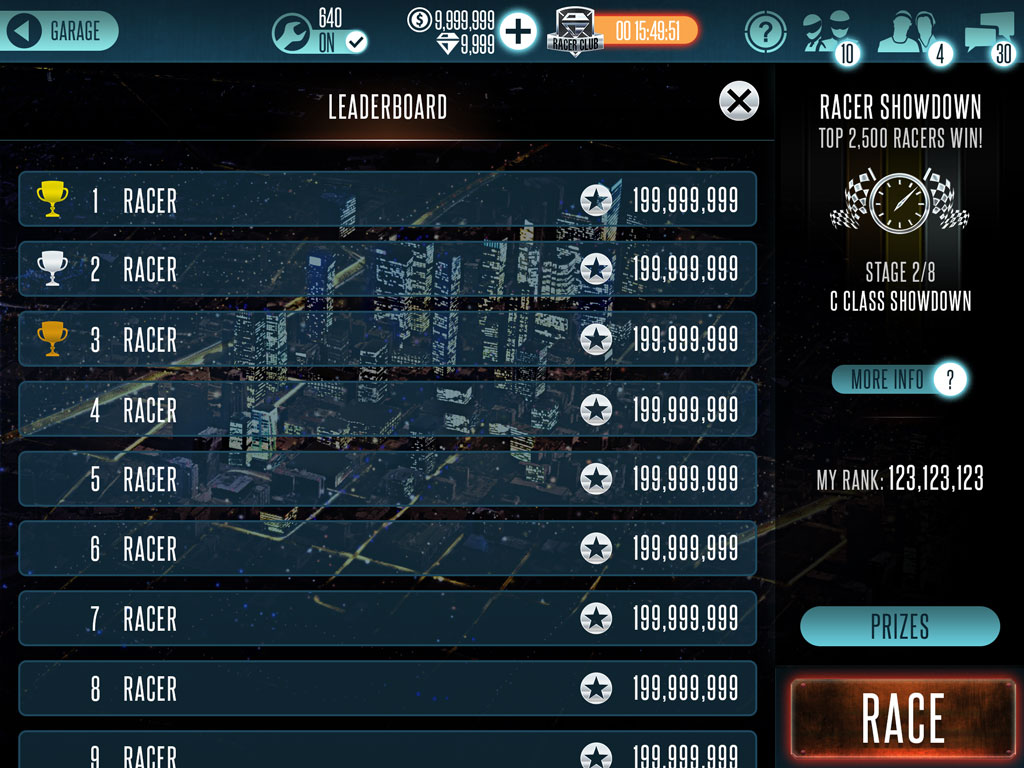Add currency with the plus button

[x=518, y=32]
